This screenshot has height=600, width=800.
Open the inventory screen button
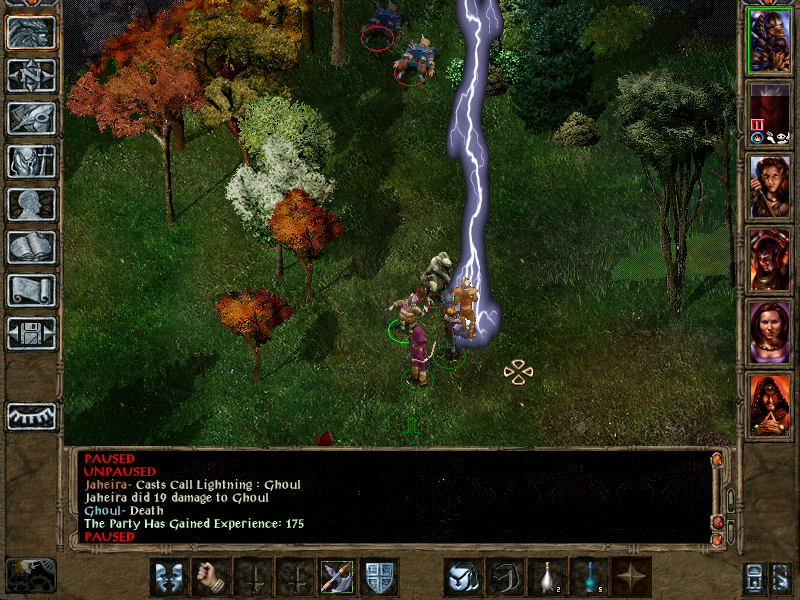pyautogui.click(x=31, y=162)
